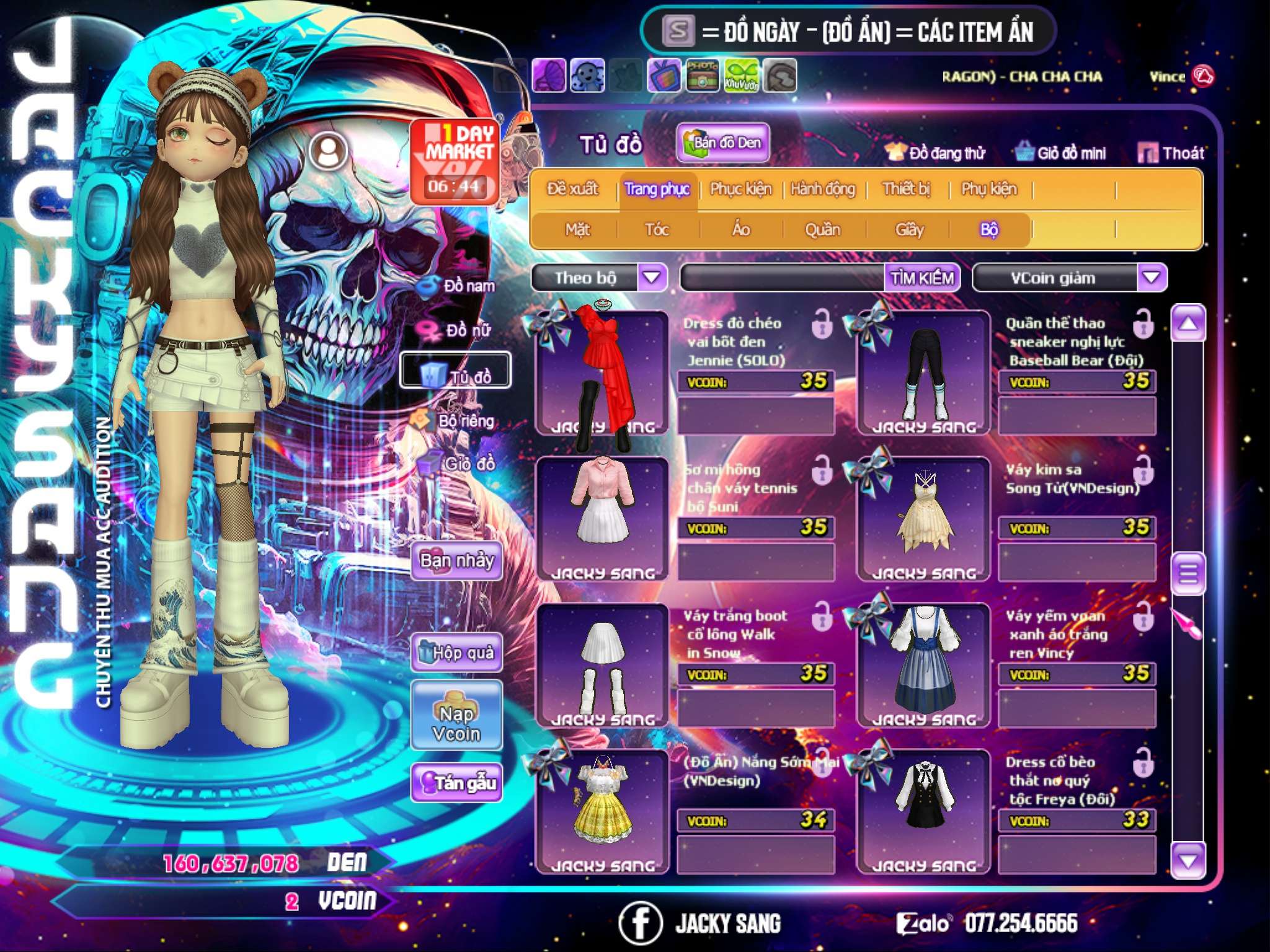
Task: Open the Giày subcategory
Action: tap(909, 230)
